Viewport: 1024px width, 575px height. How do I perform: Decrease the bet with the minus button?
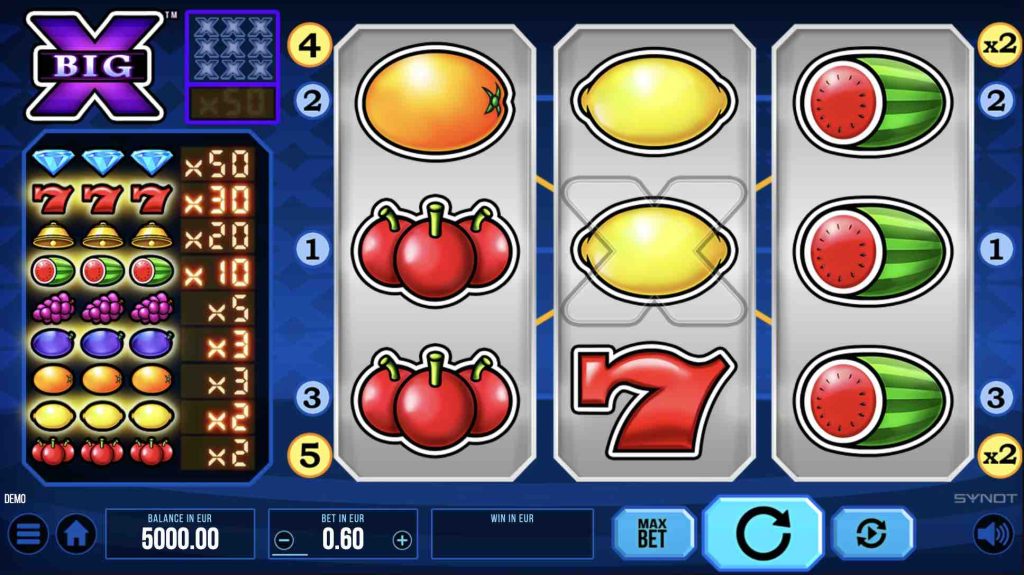coord(284,540)
